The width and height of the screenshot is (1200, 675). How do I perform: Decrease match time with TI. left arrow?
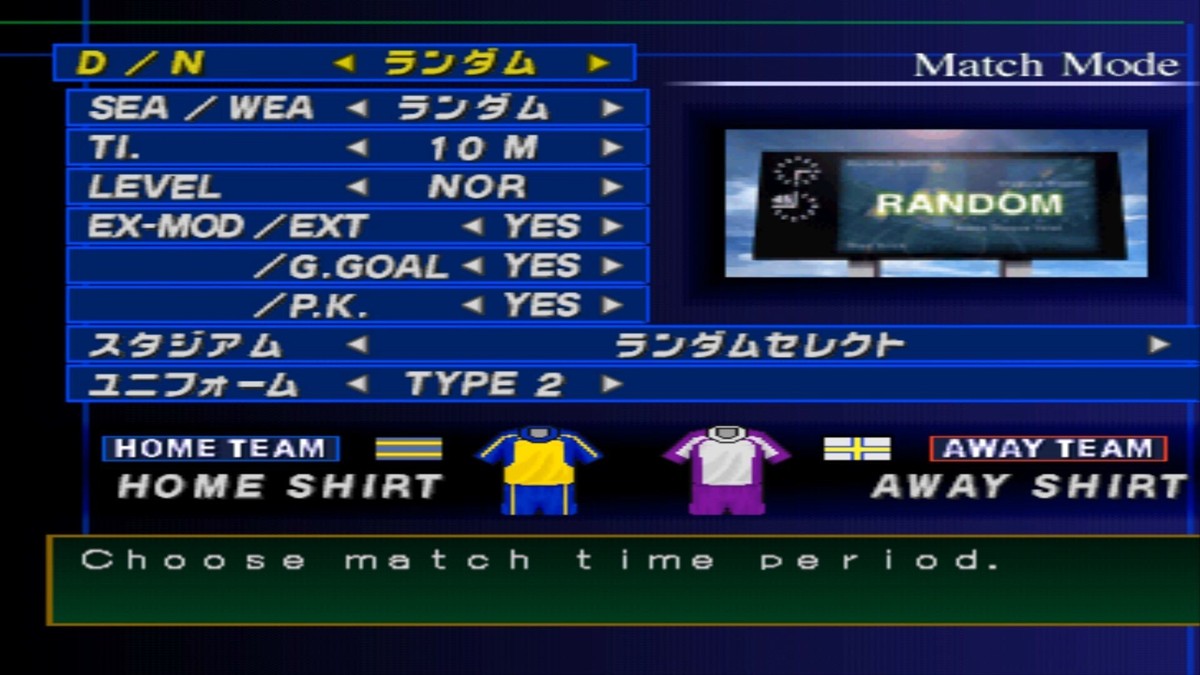coord(357,148)
